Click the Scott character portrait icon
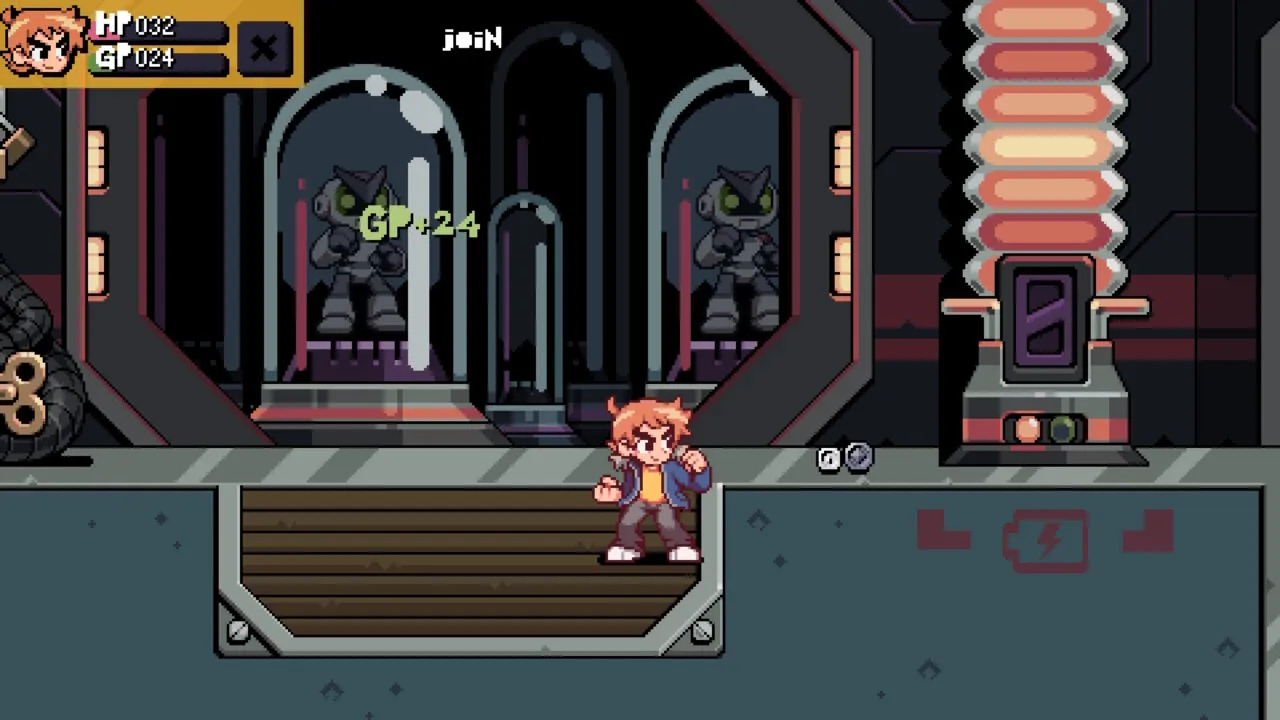The width and height of the screenshot is (1280, 720). click(42, 42)
